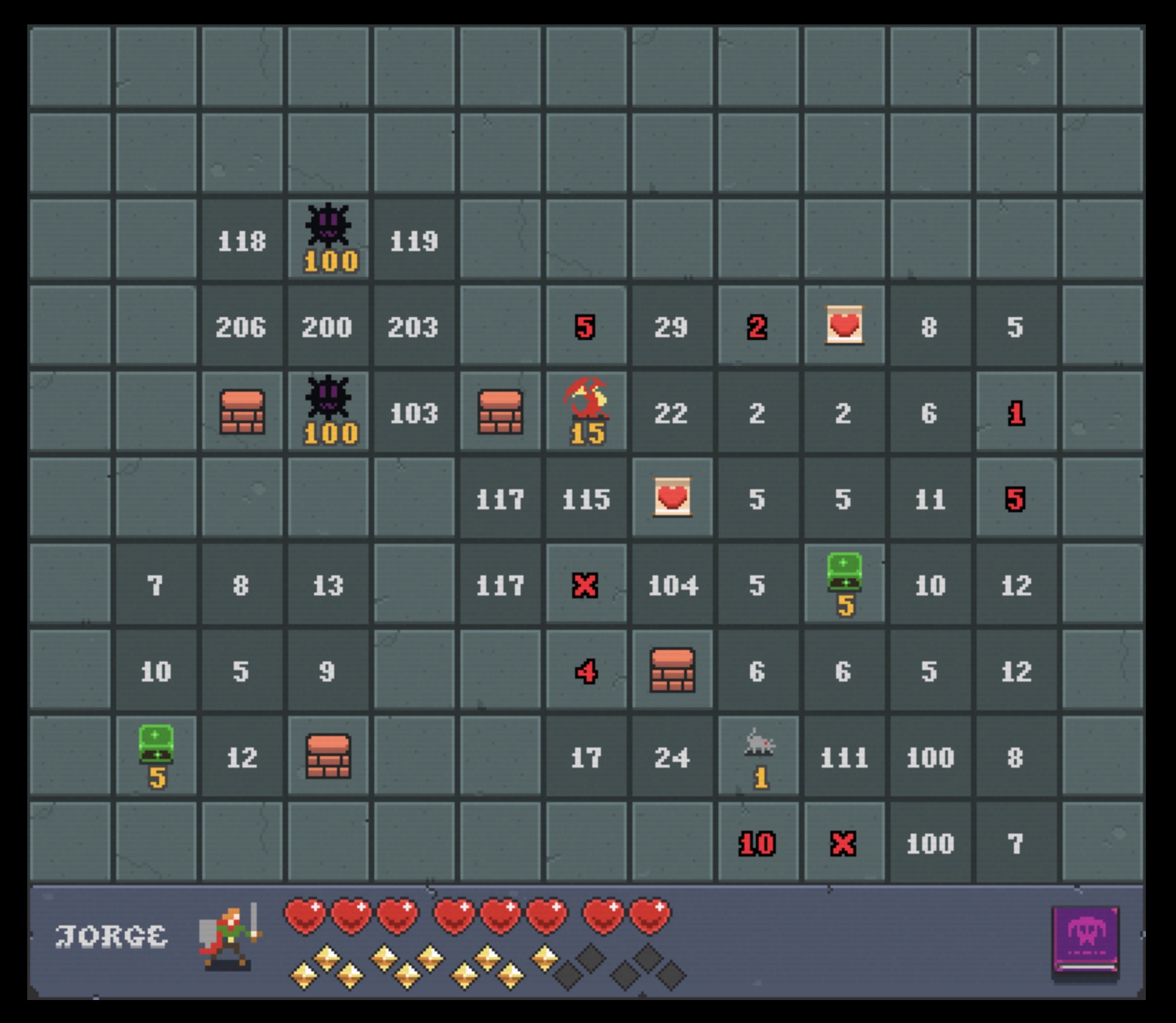This screenshot has height=1023, width=1176.
Task: Click the tile numbered 29
Action: (x=673, y=327)
